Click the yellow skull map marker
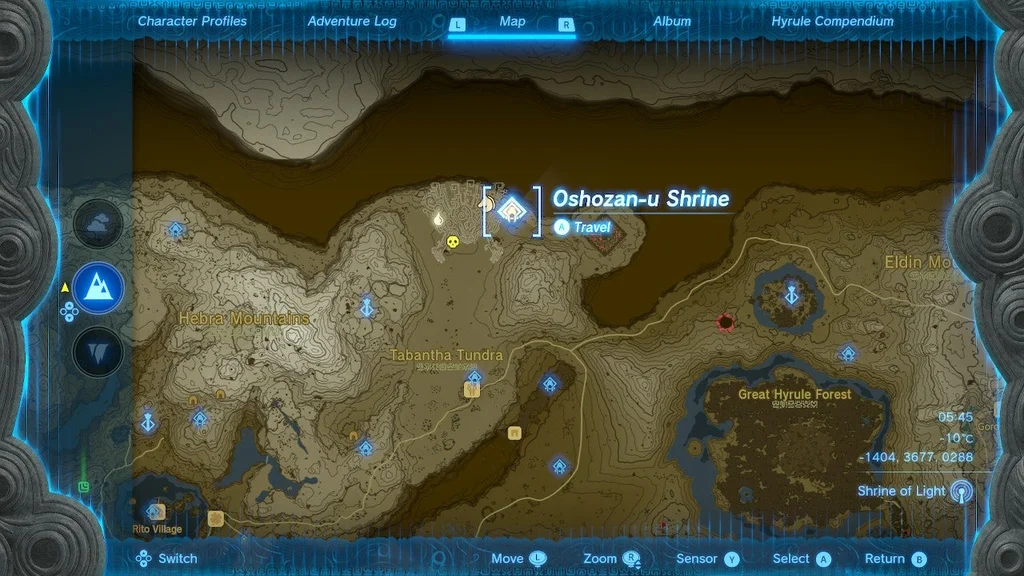The height and width of the screenshot is (576, 1024). point(453,241)
